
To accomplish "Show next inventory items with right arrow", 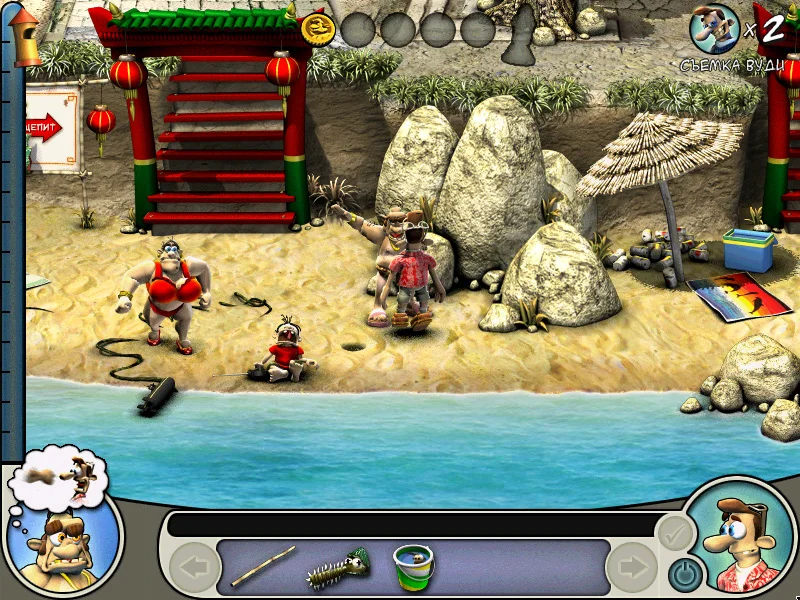I will (x=632, y=568).
